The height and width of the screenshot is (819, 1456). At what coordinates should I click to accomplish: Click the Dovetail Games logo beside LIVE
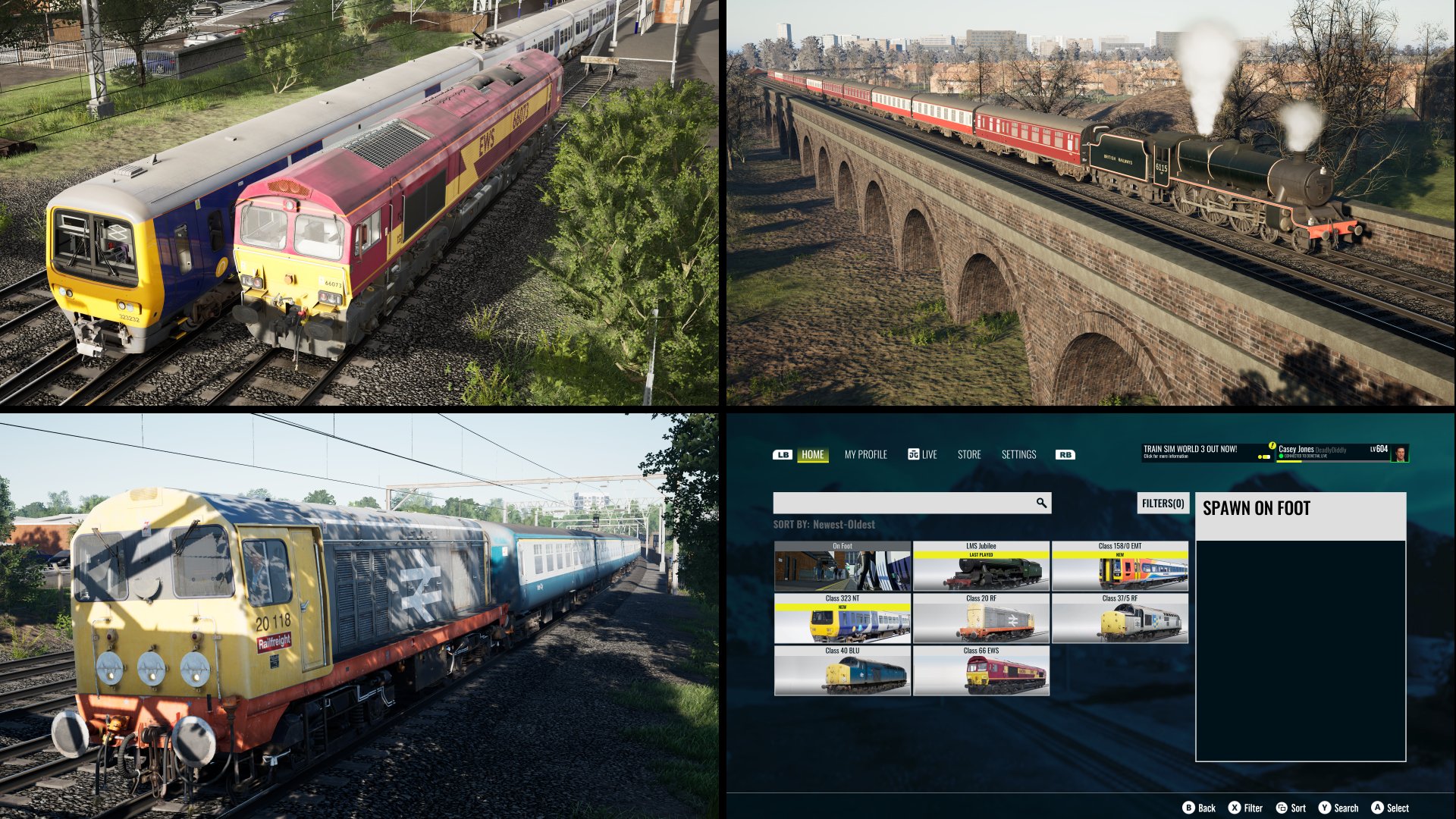[914, 454]
